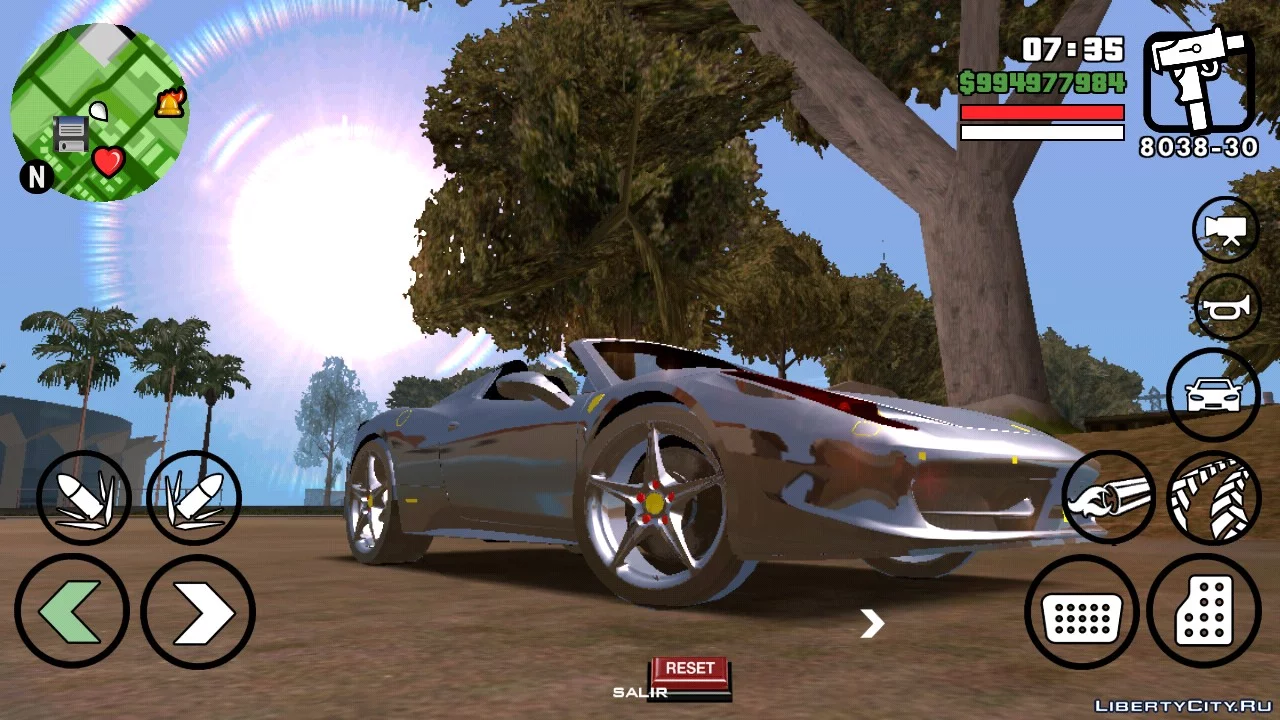
Task: Select the heart marker on the minimap
Action: pos(108,160)
